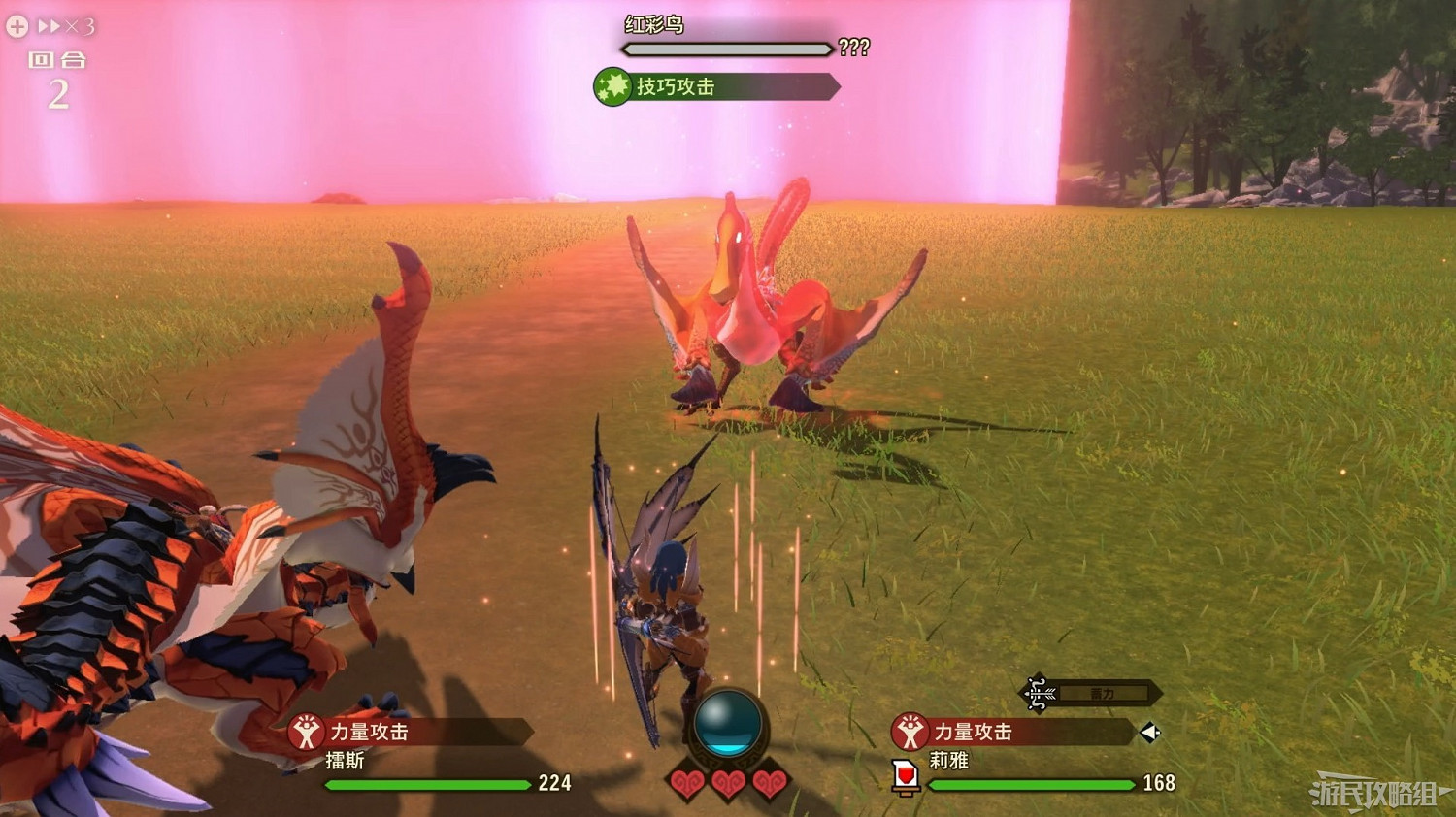Open battle options with the plus icon
Viewport: 1456px width, 817px height.
pyautogui.click(x=16, y=26)
